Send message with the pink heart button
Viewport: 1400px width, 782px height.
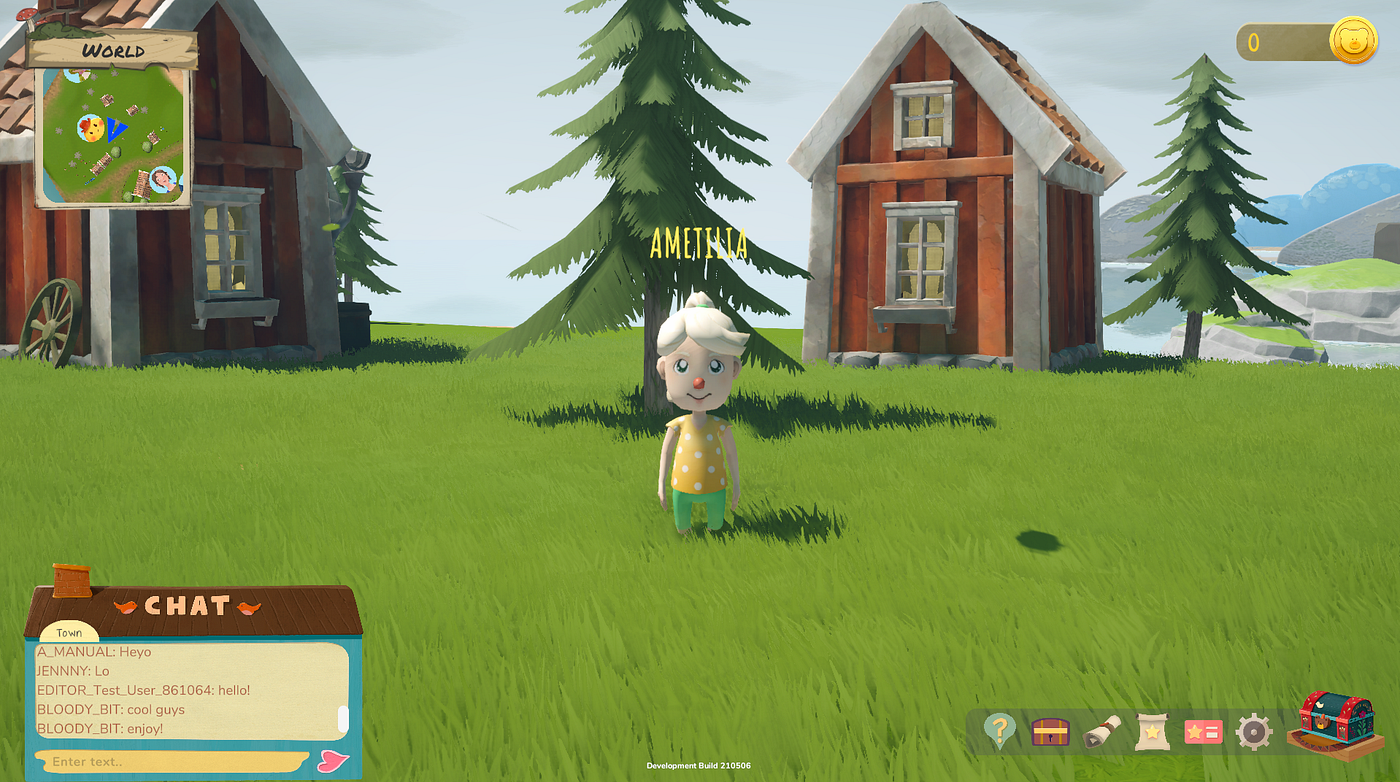tap(333, 761)
